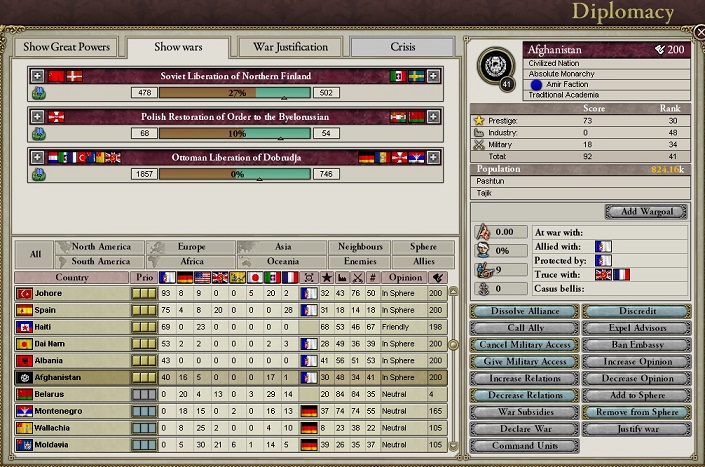Filter the list to Asia

(x=284, y=246)
